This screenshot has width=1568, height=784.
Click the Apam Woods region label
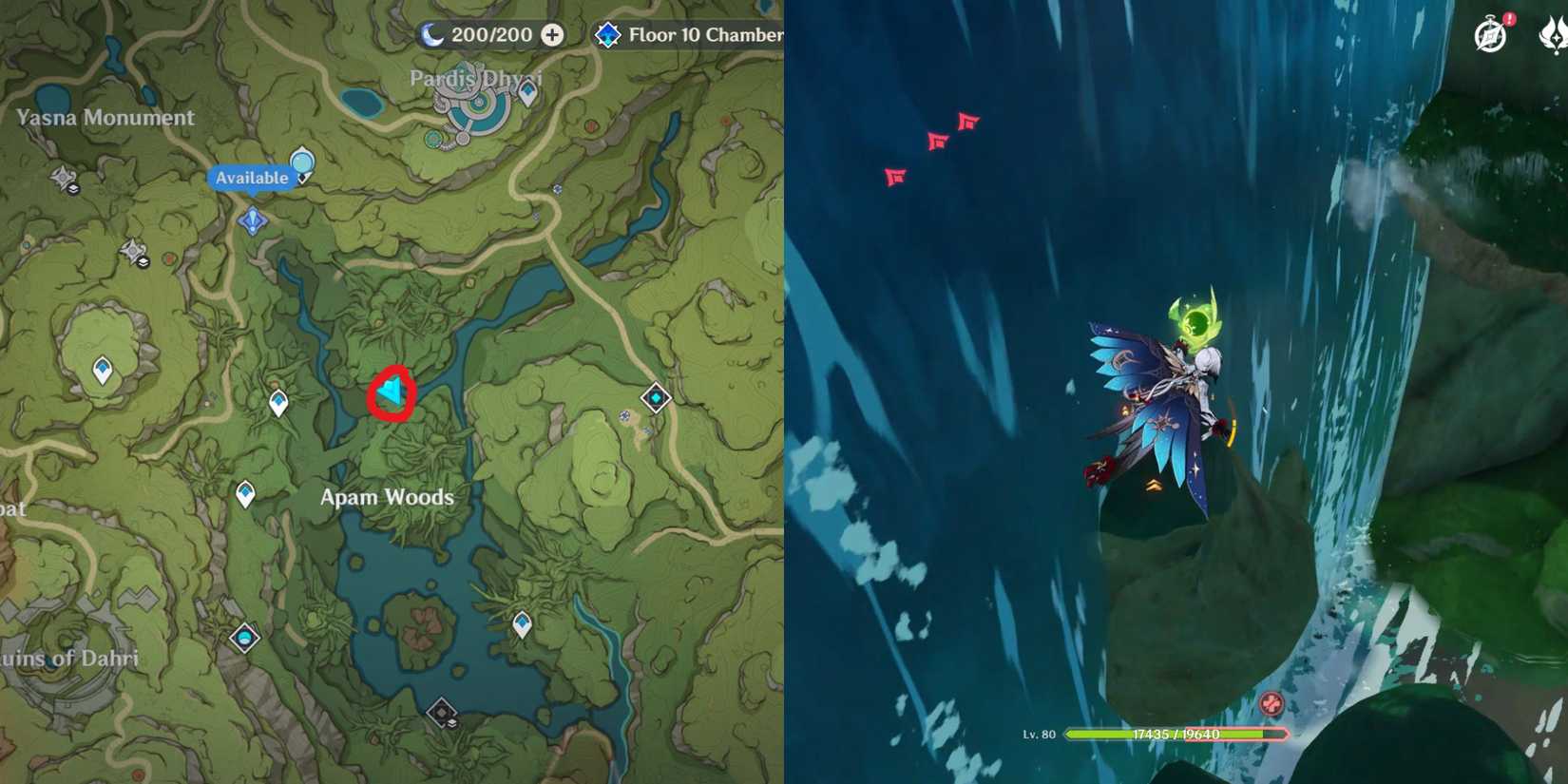click(385, 496)
